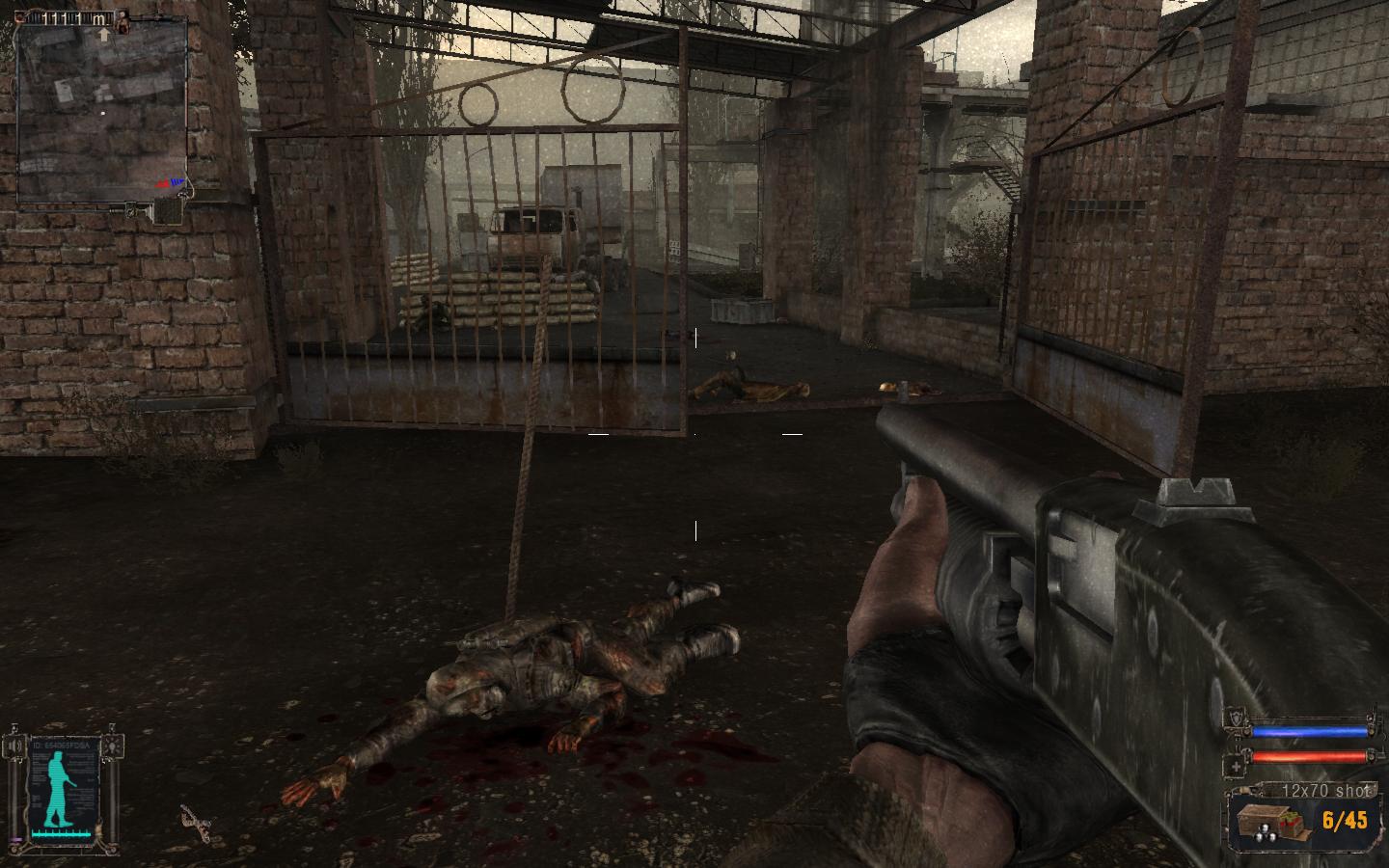Viewport: 1389px width, 868px height.
Task: Open the minimap in the corner
Action: [100, 113]
